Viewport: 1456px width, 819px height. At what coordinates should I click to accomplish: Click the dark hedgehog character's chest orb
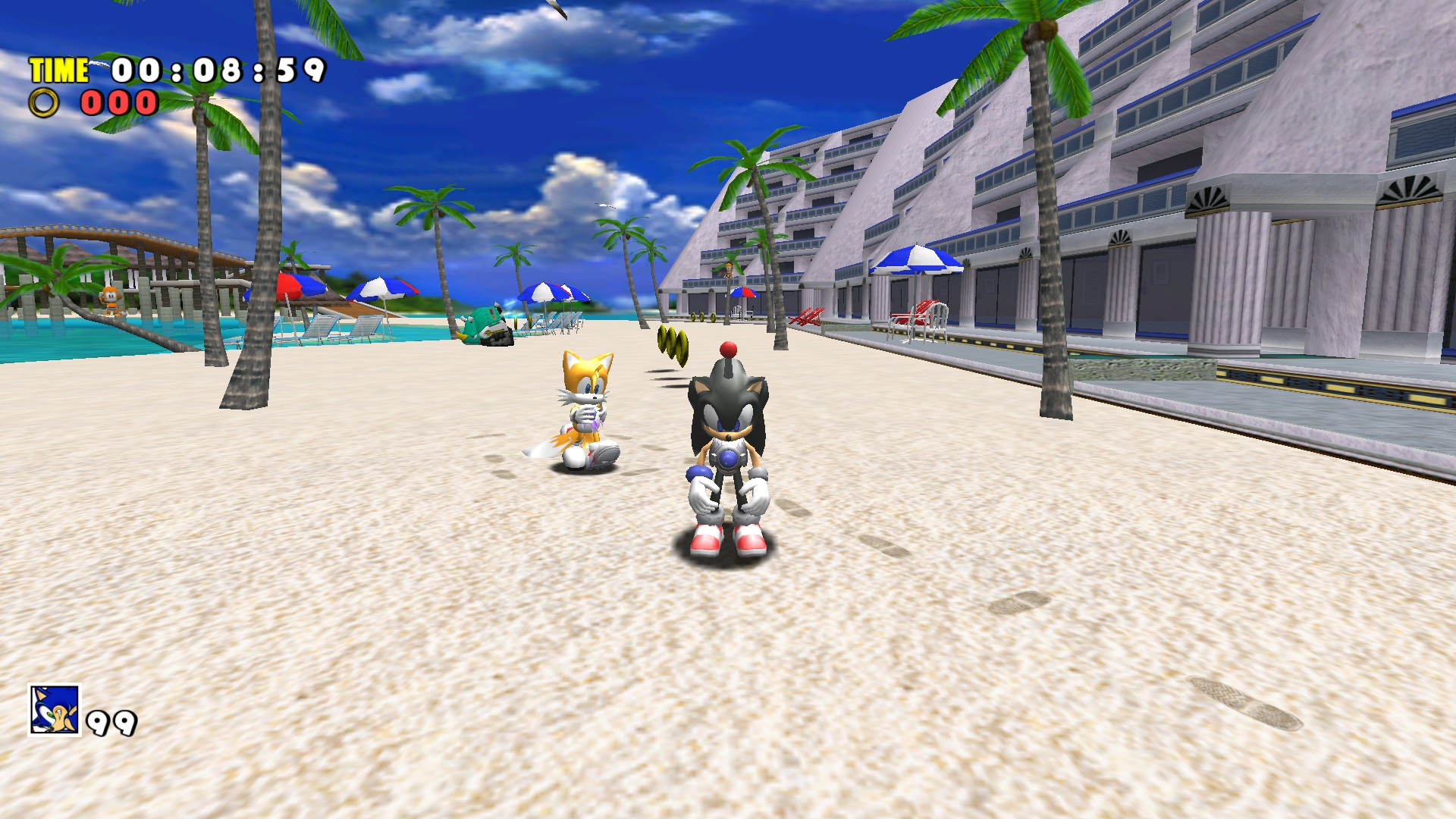(x=729, y=457)
